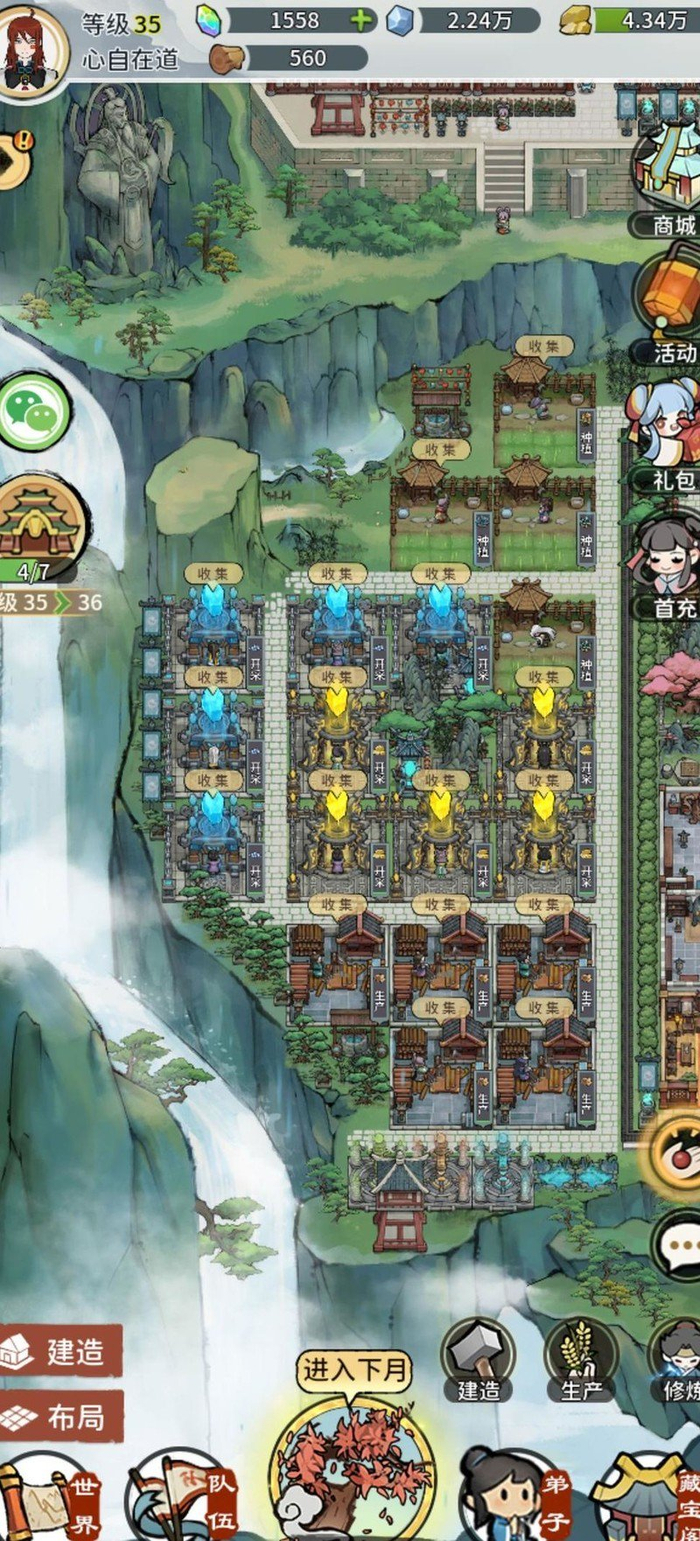Open the red-haired player avatar profile
Viewport: 700px width, 1541px height.
click(x=32, y=50)
